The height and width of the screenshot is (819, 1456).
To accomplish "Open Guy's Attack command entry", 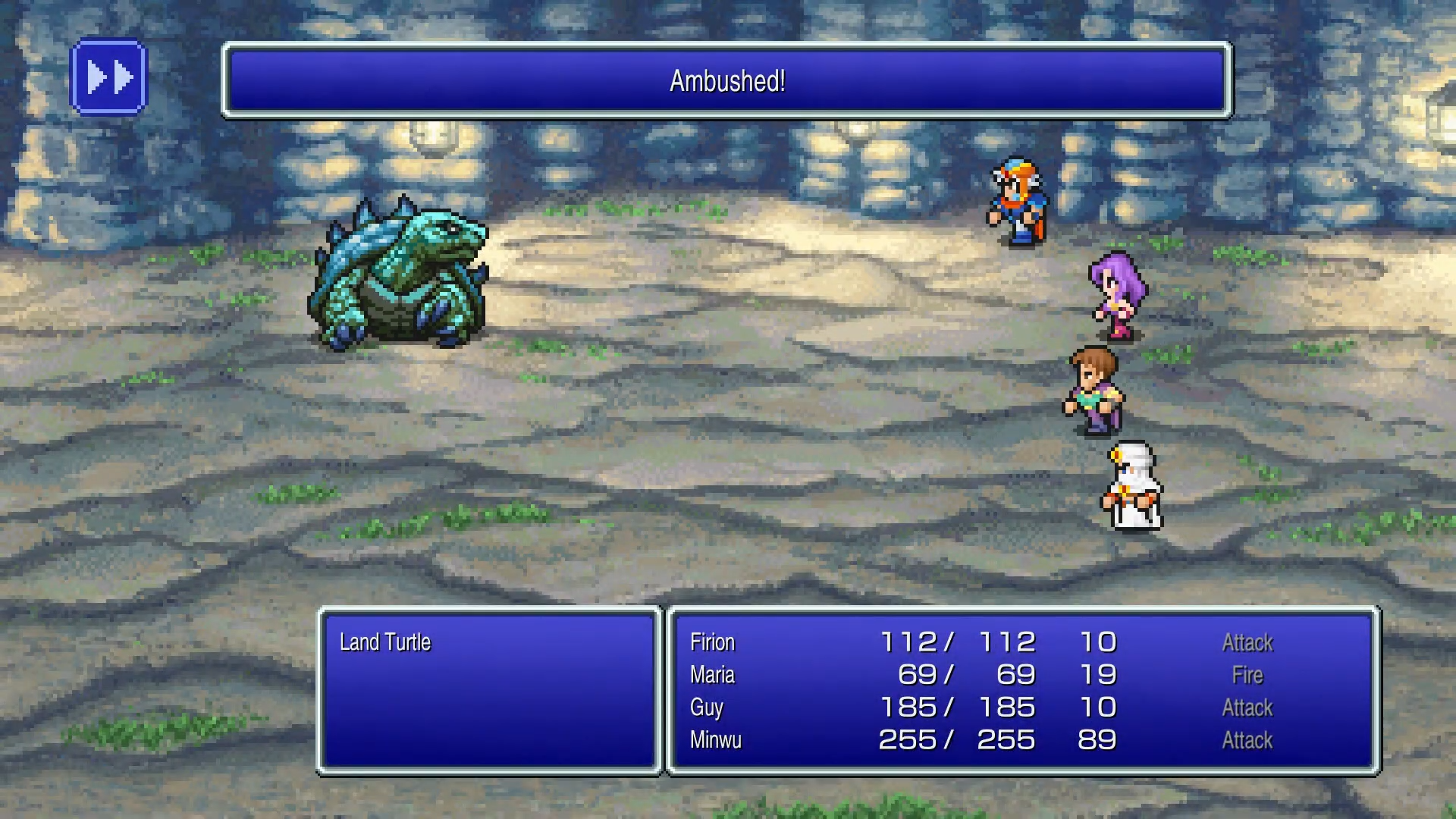I will tap(1247, 707).
